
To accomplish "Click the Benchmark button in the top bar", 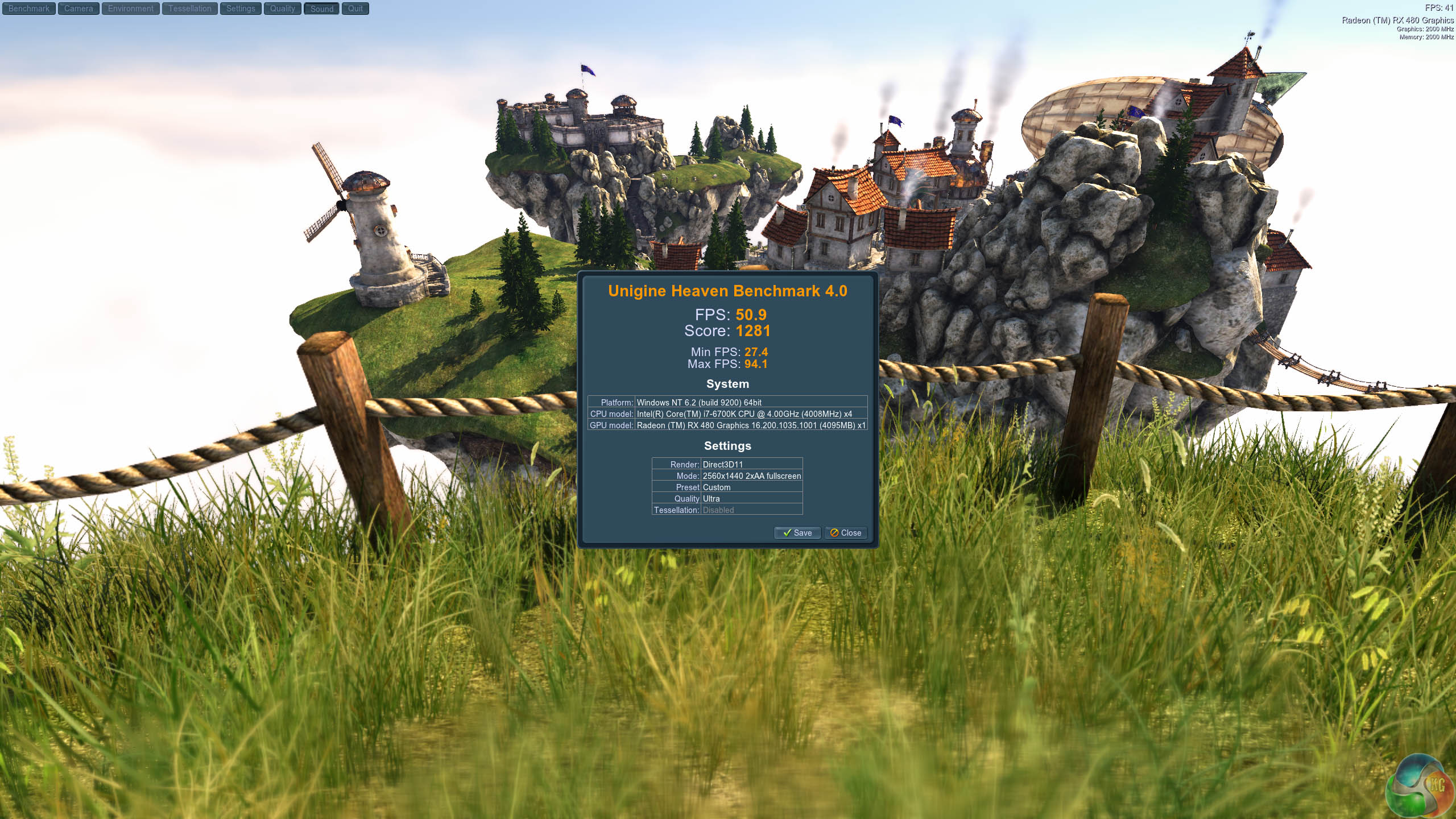I will pos(29,9).
